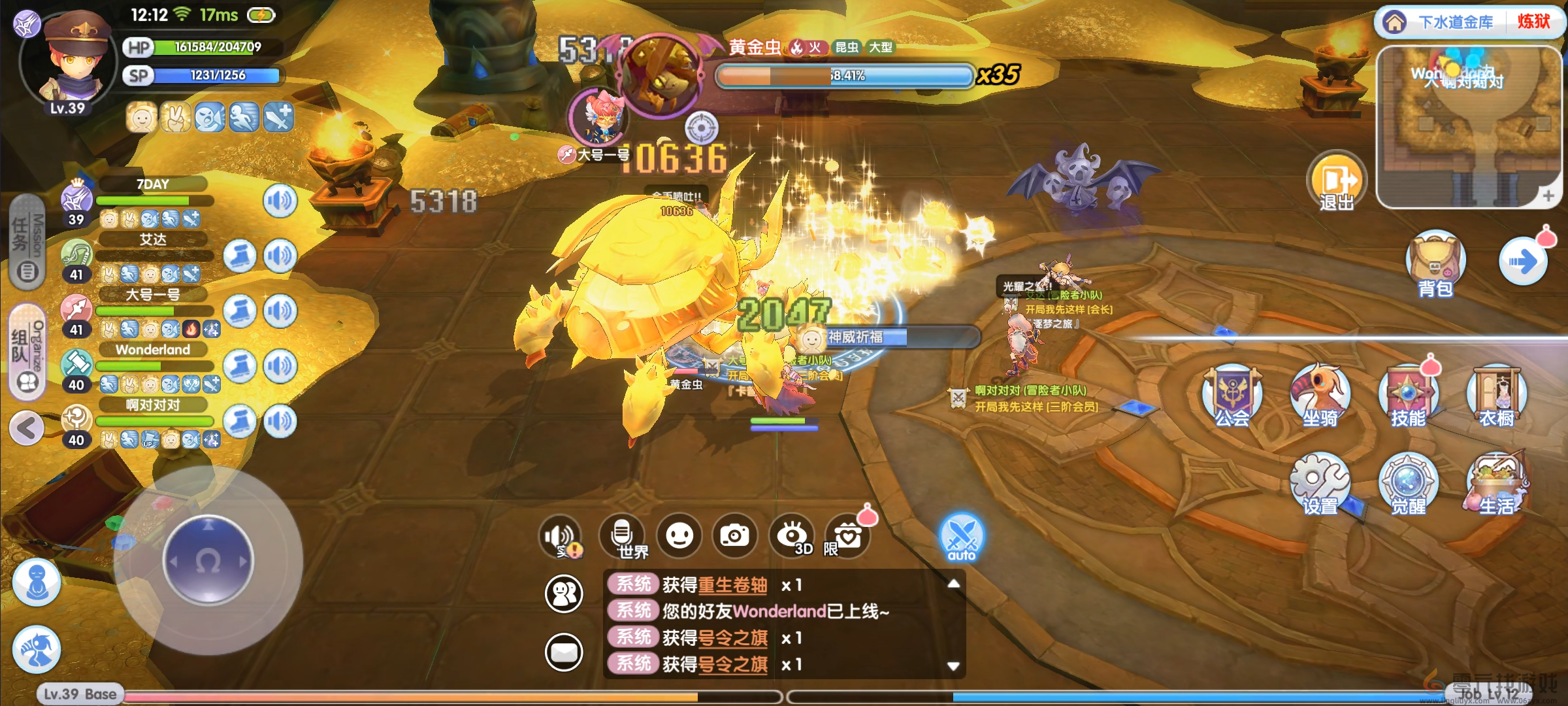The image size is (1568, 706).
Task: Open the camera screenshot mode
Action: [x=735, y=536]
